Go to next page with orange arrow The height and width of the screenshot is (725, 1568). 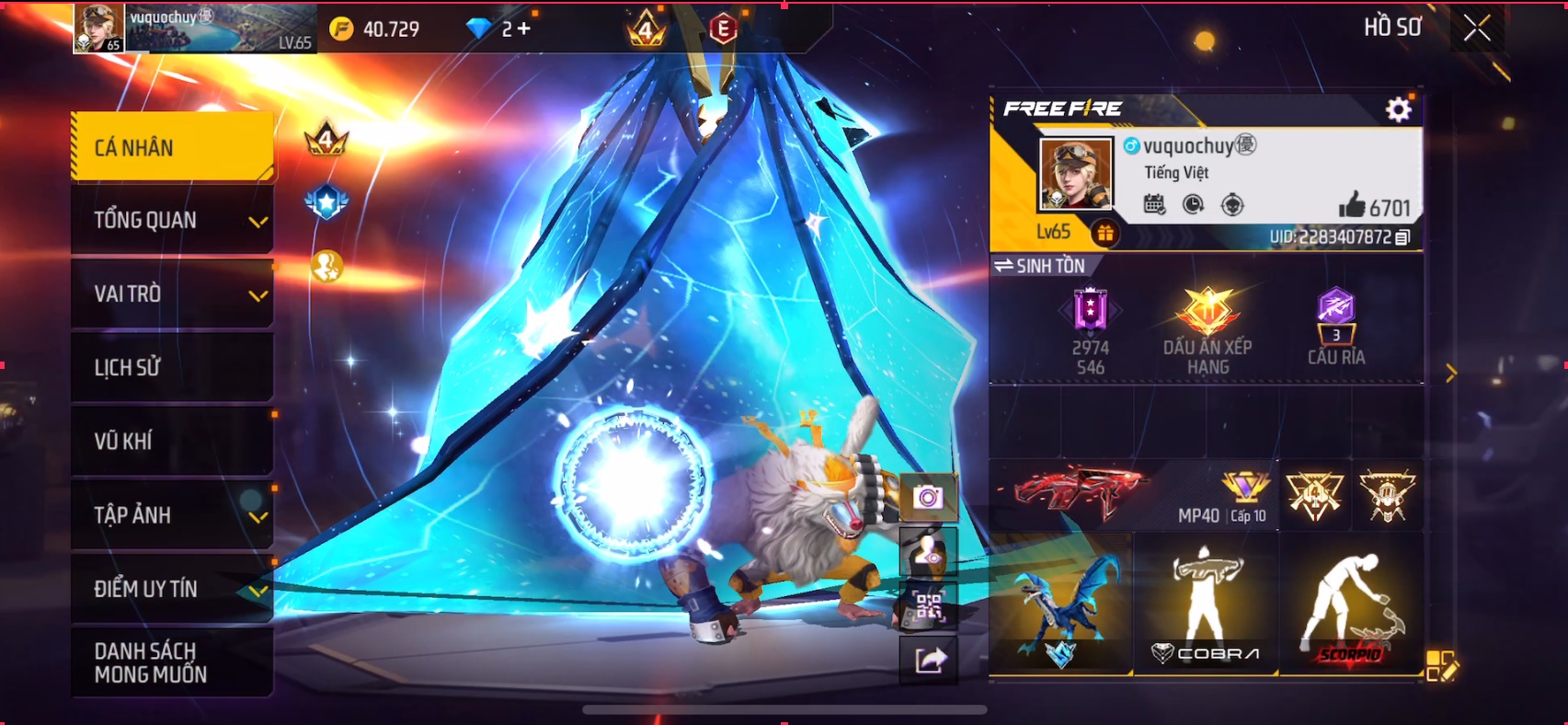click(x=1450, y=373)
